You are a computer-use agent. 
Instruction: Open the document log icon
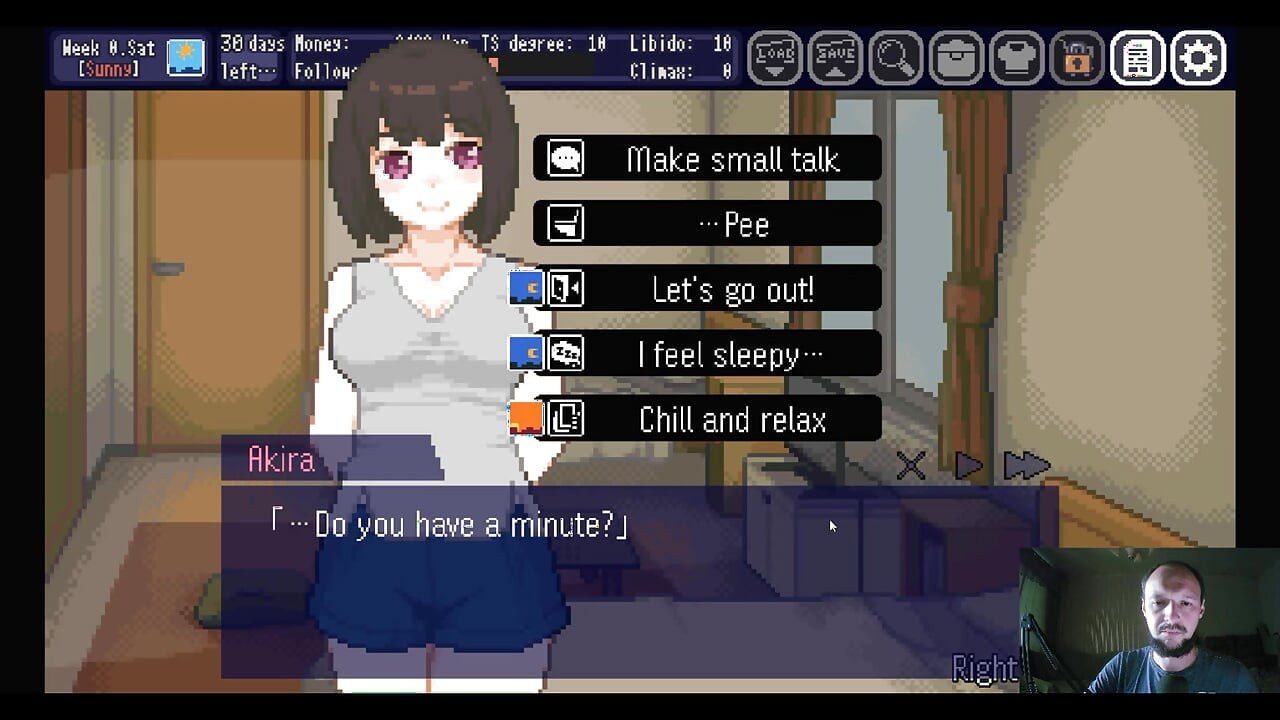(x=1137, y=58)
